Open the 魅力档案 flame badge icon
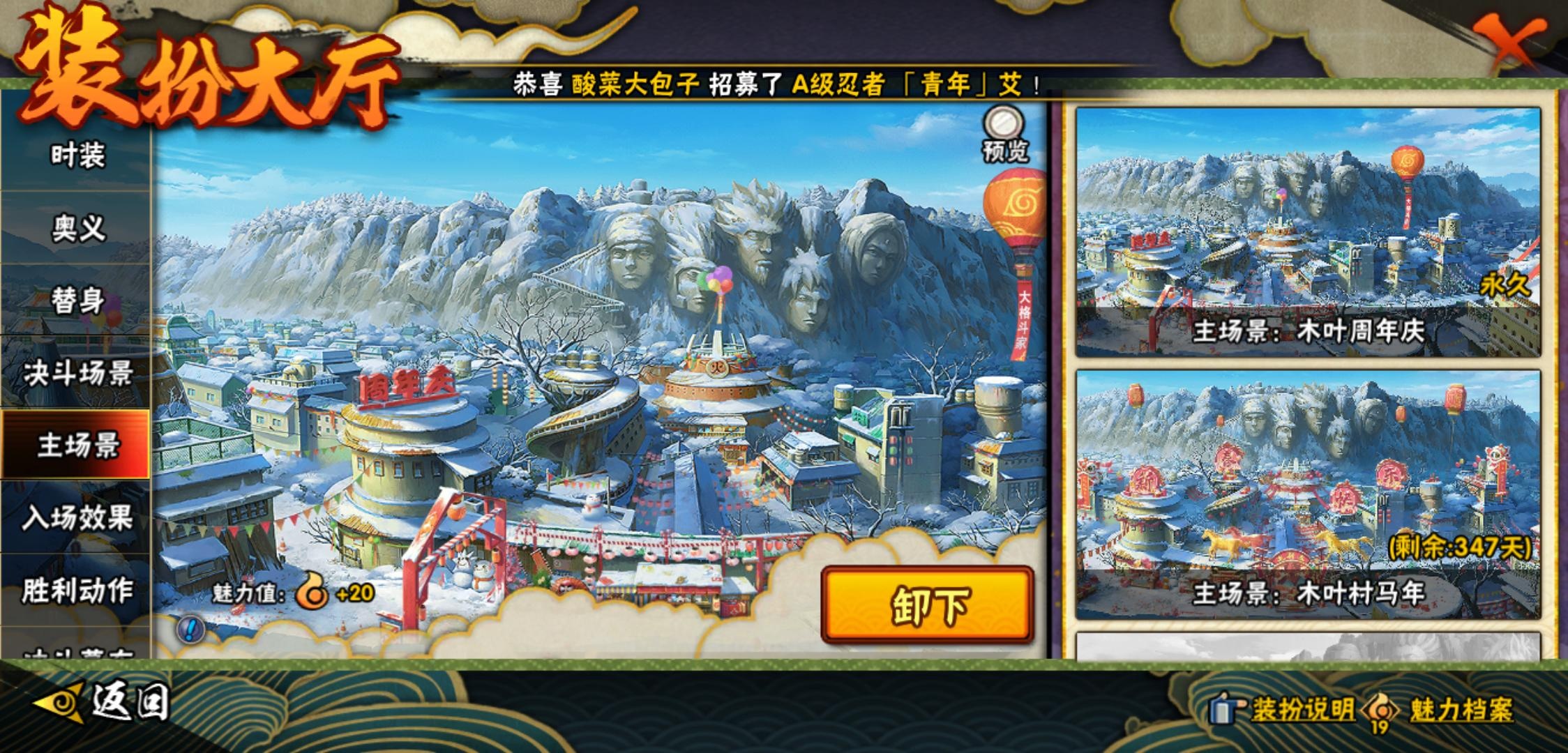1568x753 pixels. pos(1382,709)
